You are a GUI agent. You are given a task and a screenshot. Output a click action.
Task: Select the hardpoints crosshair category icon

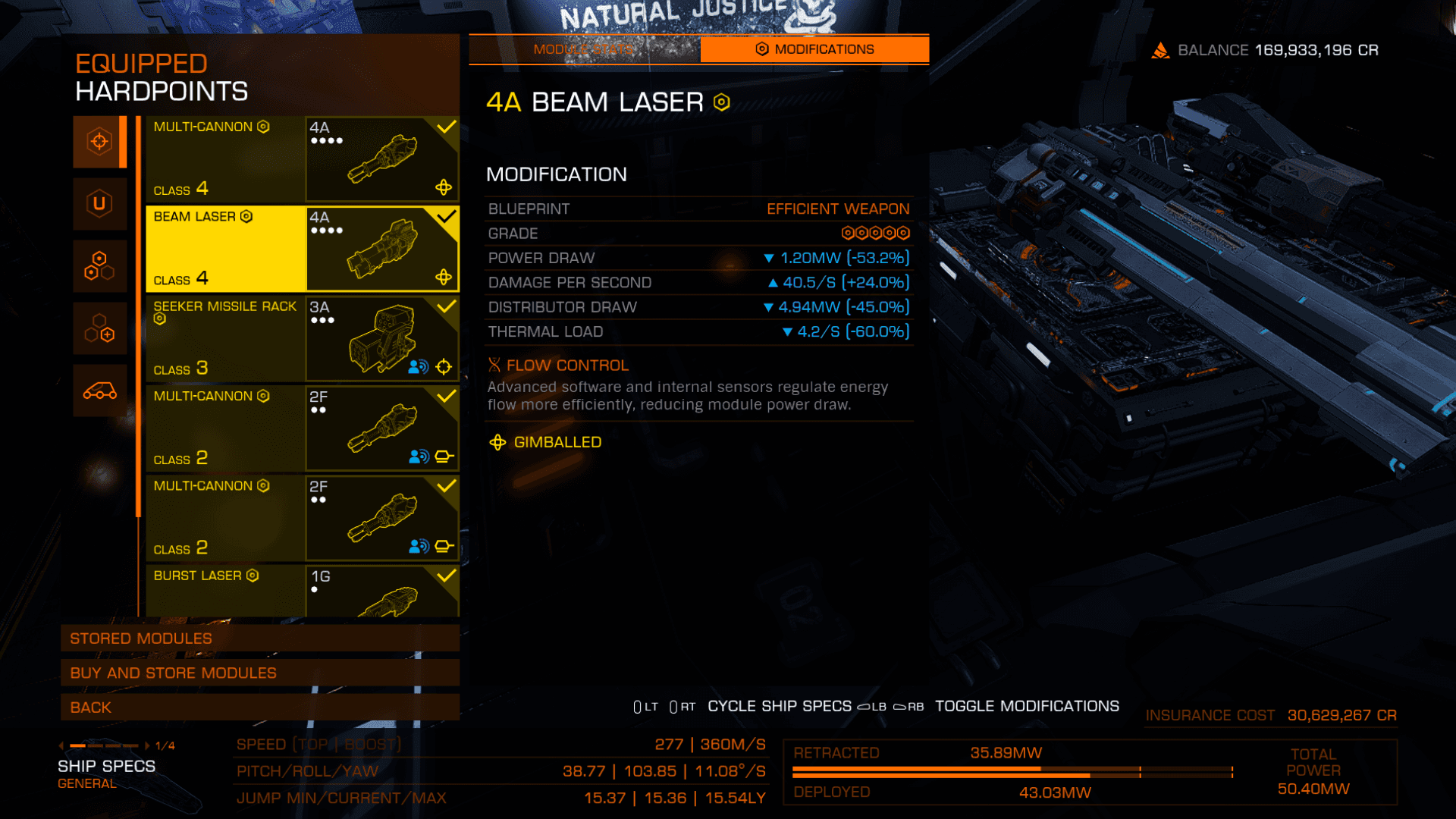pyautogui.click(x=99, y=142)
